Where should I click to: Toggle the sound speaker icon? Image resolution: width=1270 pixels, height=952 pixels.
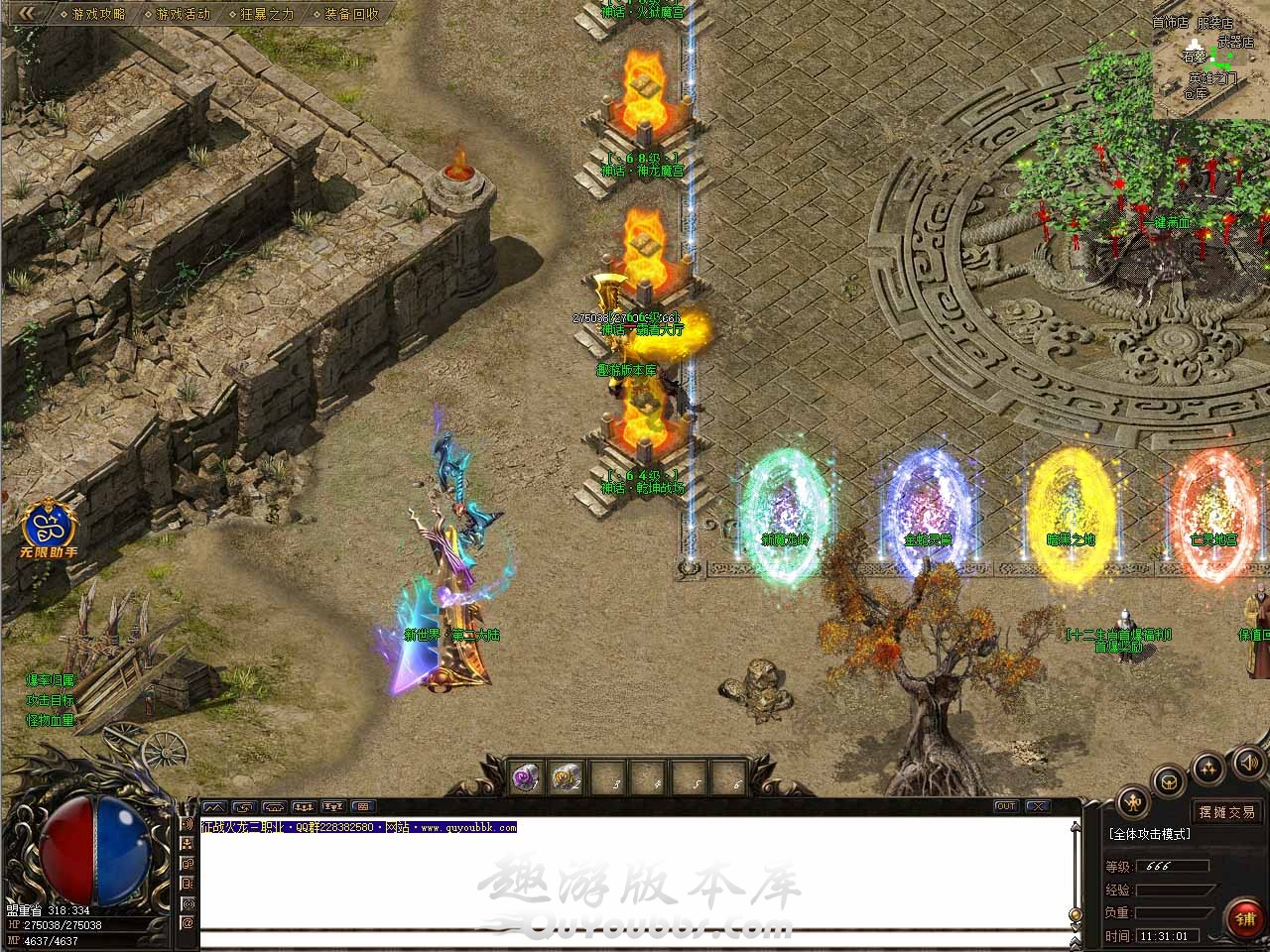pos(1248,762)
